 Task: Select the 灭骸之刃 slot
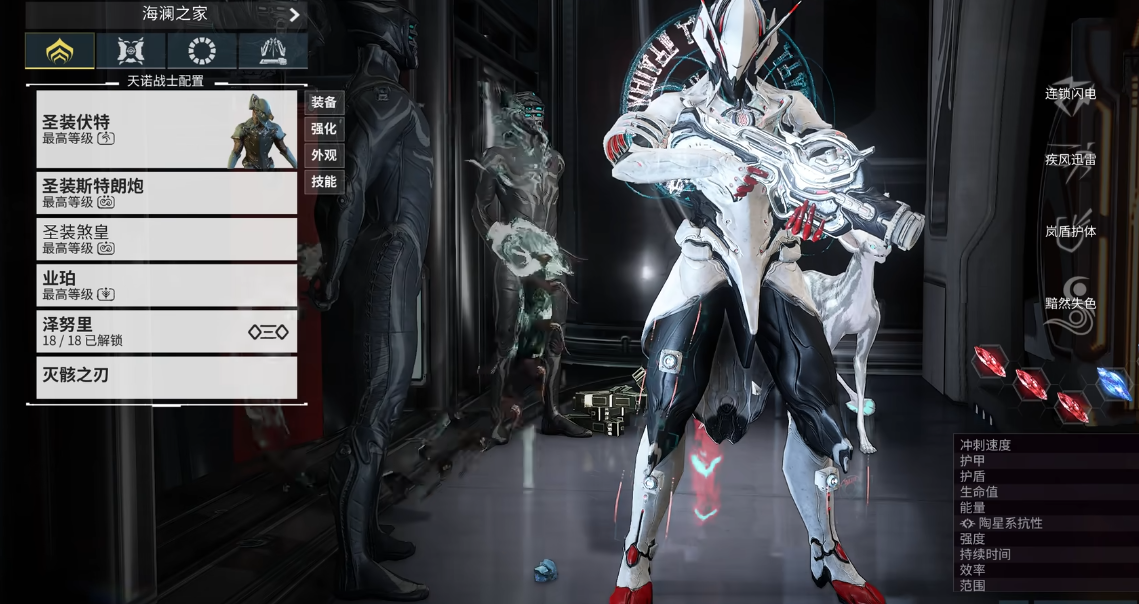click(x=166, y=377)
